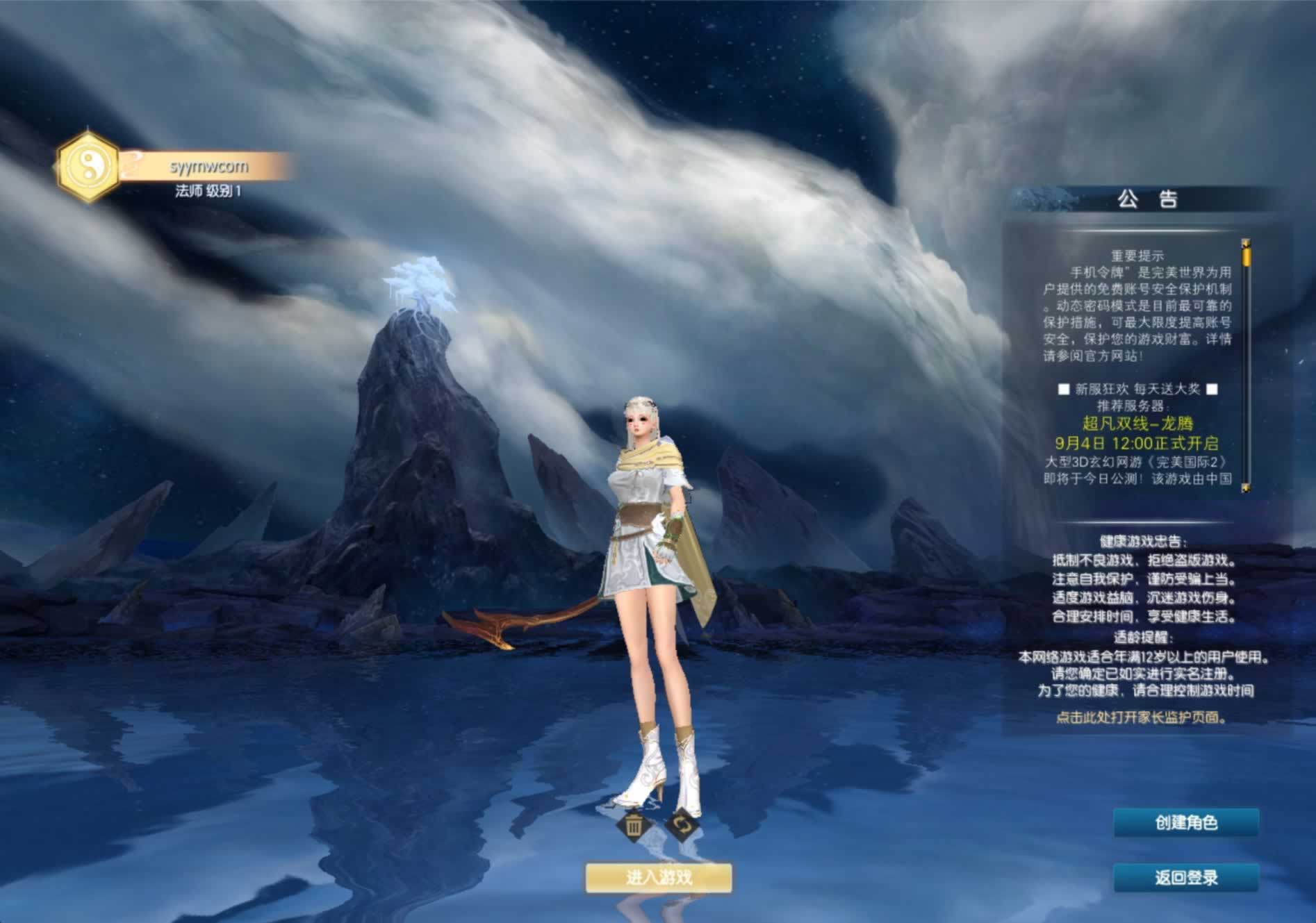Open 创建角色 create character screen
Viewport: 1316px width, 923px height.
(x=1185, y=823)
